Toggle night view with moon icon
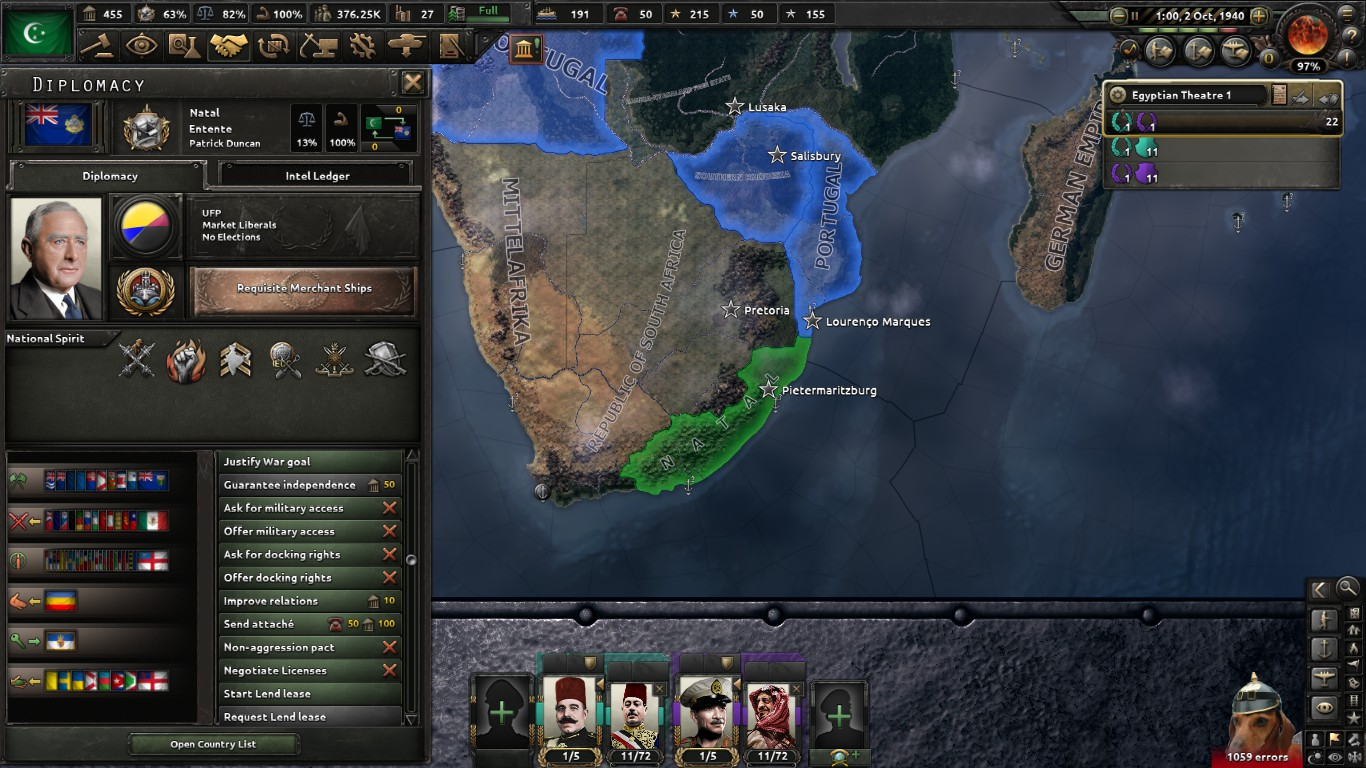 pyautogui.click(x=1313, y=756)
